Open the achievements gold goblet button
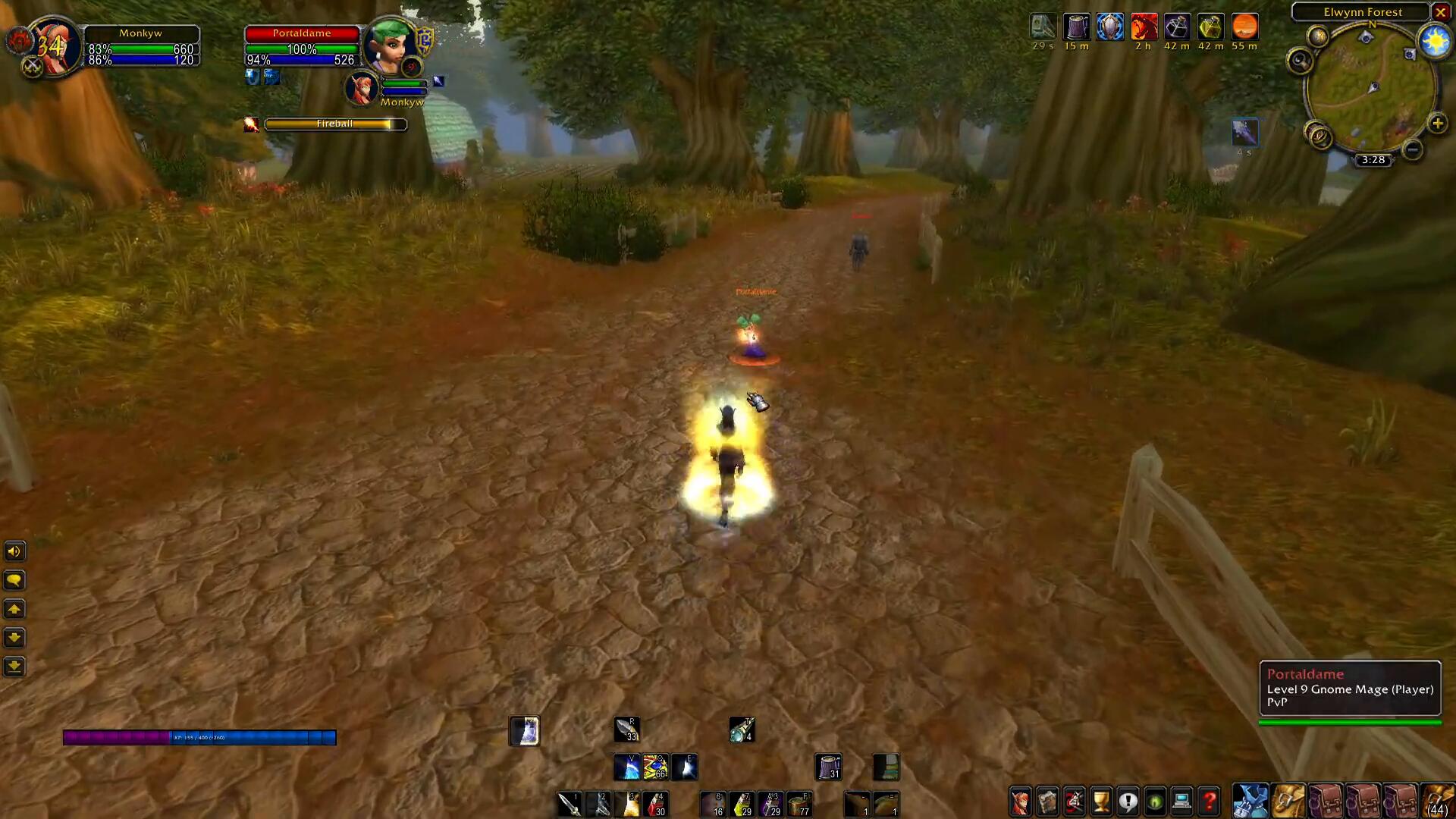1456x819 pixels. (1101, 801)
